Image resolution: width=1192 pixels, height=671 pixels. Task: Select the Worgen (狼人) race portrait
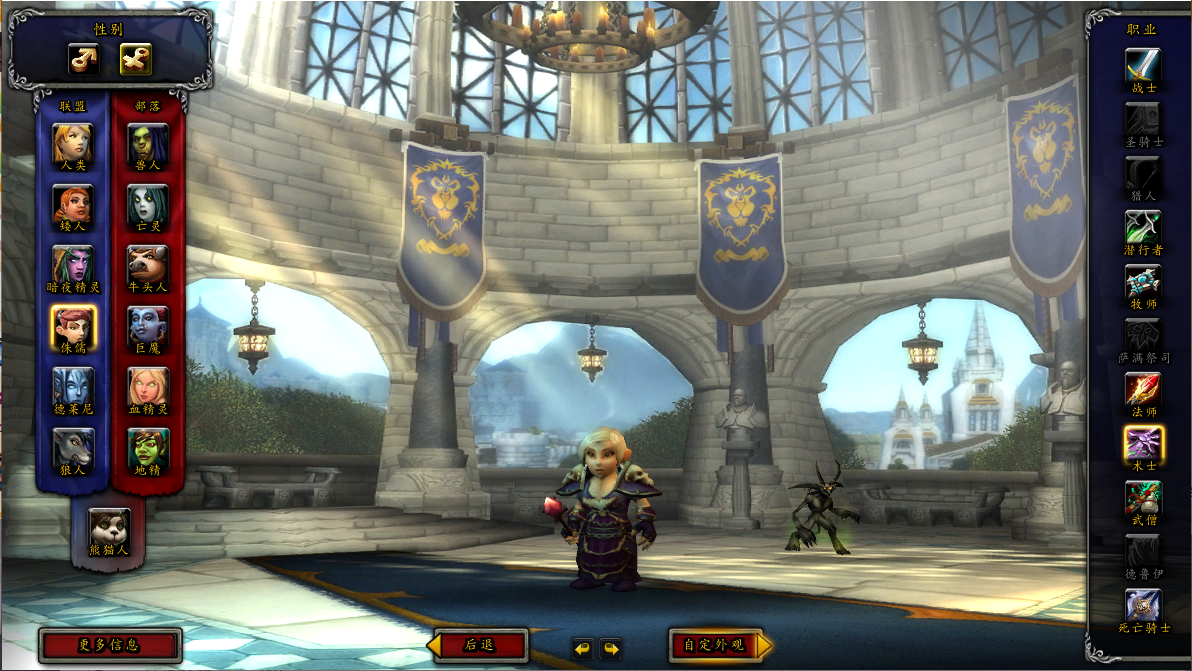(x=73, y=448)
